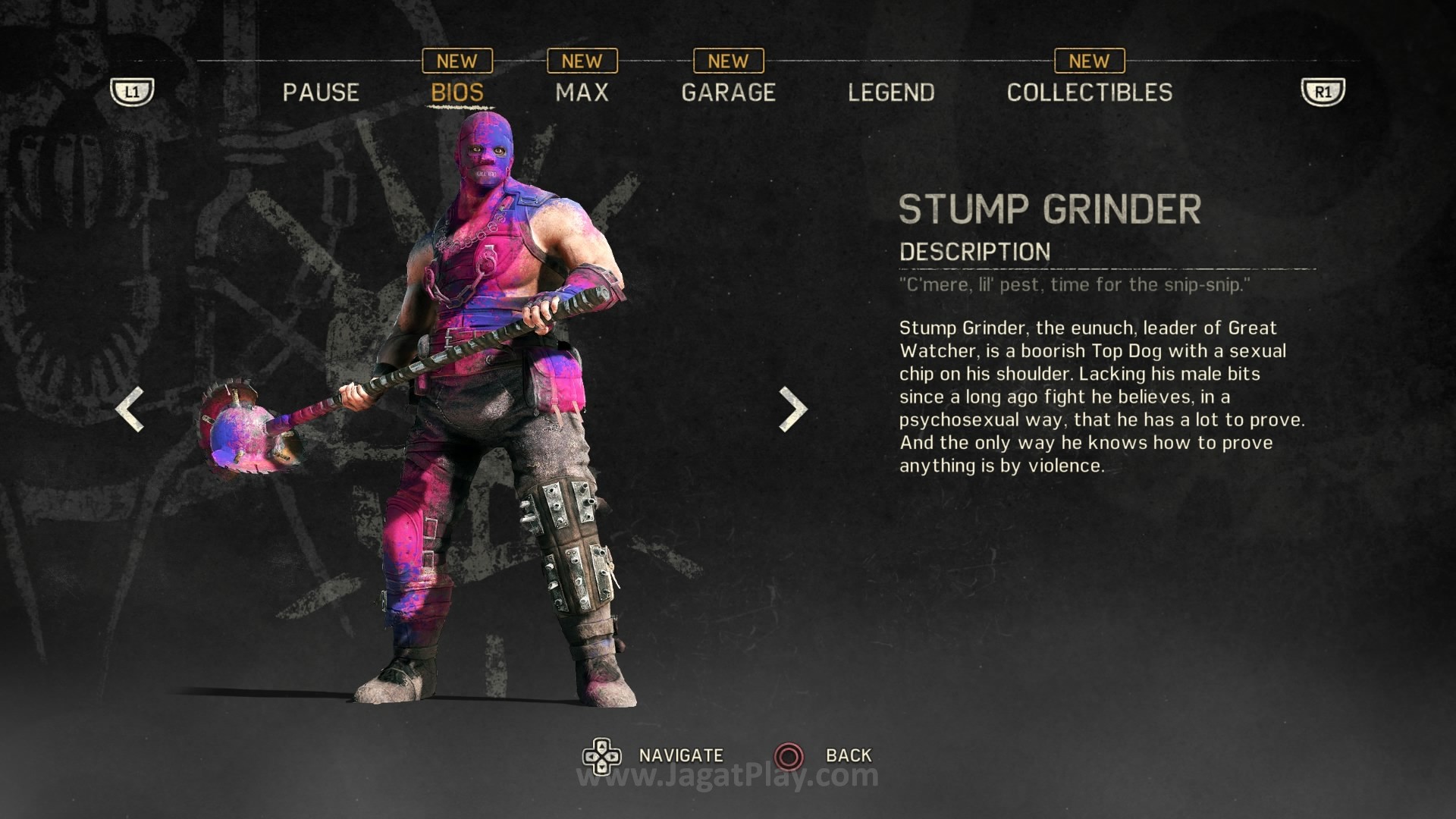Open the Collectibles tab

pyautogui.click(x=1089, y=93)
